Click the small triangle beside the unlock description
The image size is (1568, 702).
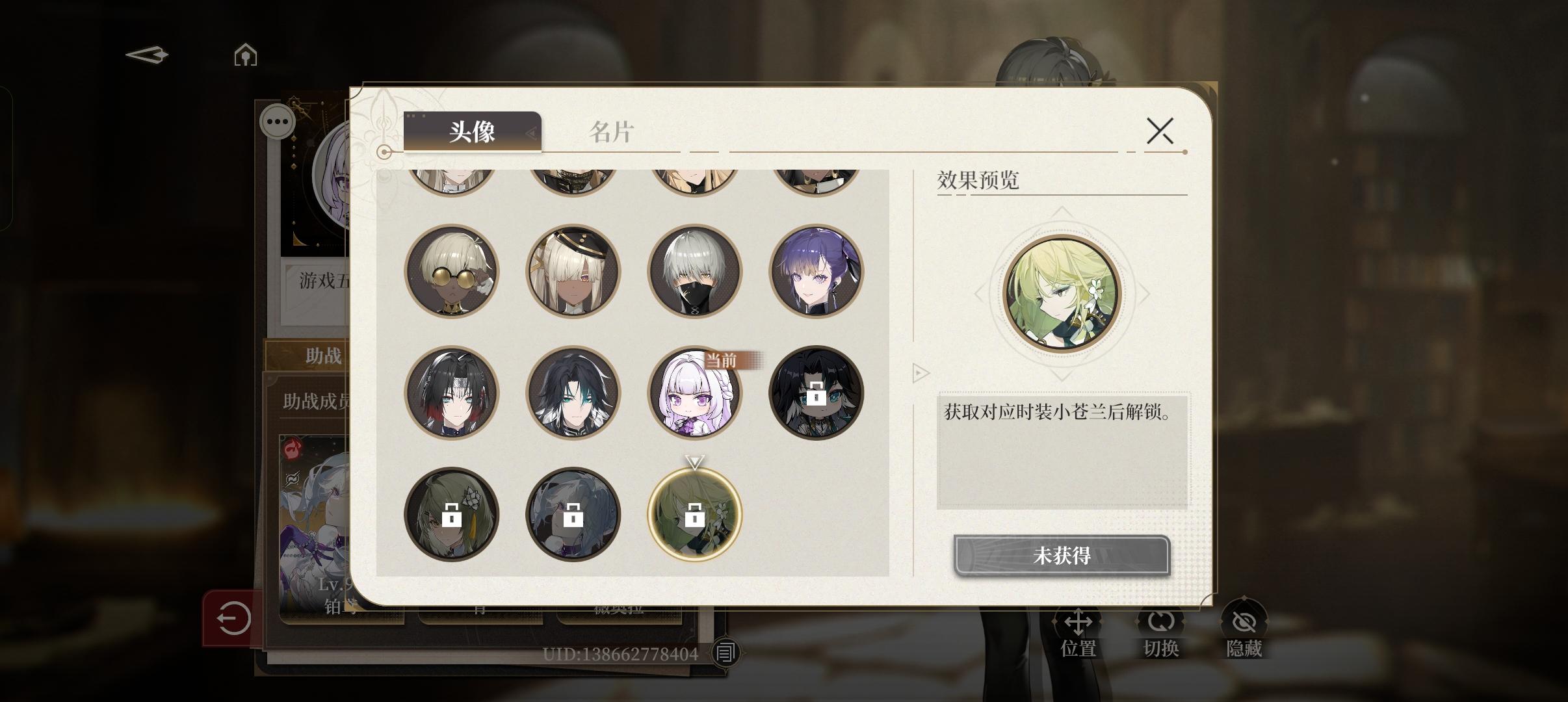[921, 373]
